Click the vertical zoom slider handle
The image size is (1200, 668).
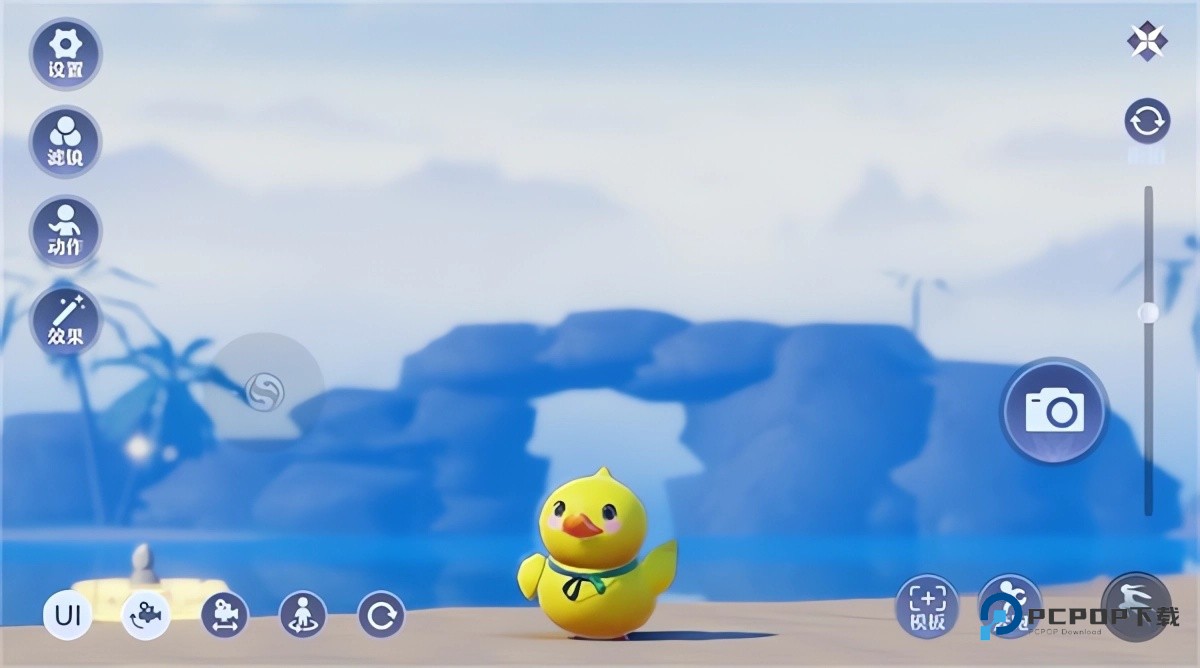pos(1148,313)
